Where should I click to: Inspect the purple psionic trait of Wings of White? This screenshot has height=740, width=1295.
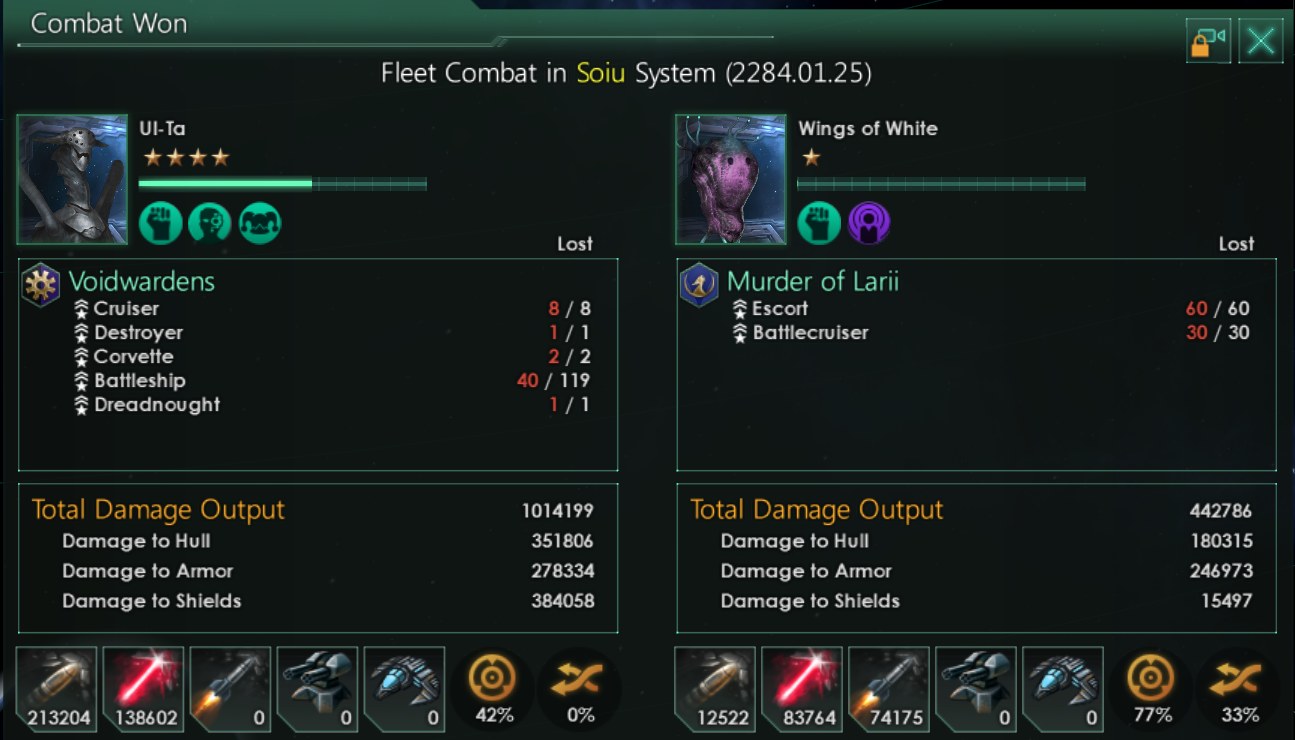pos(869,223)
